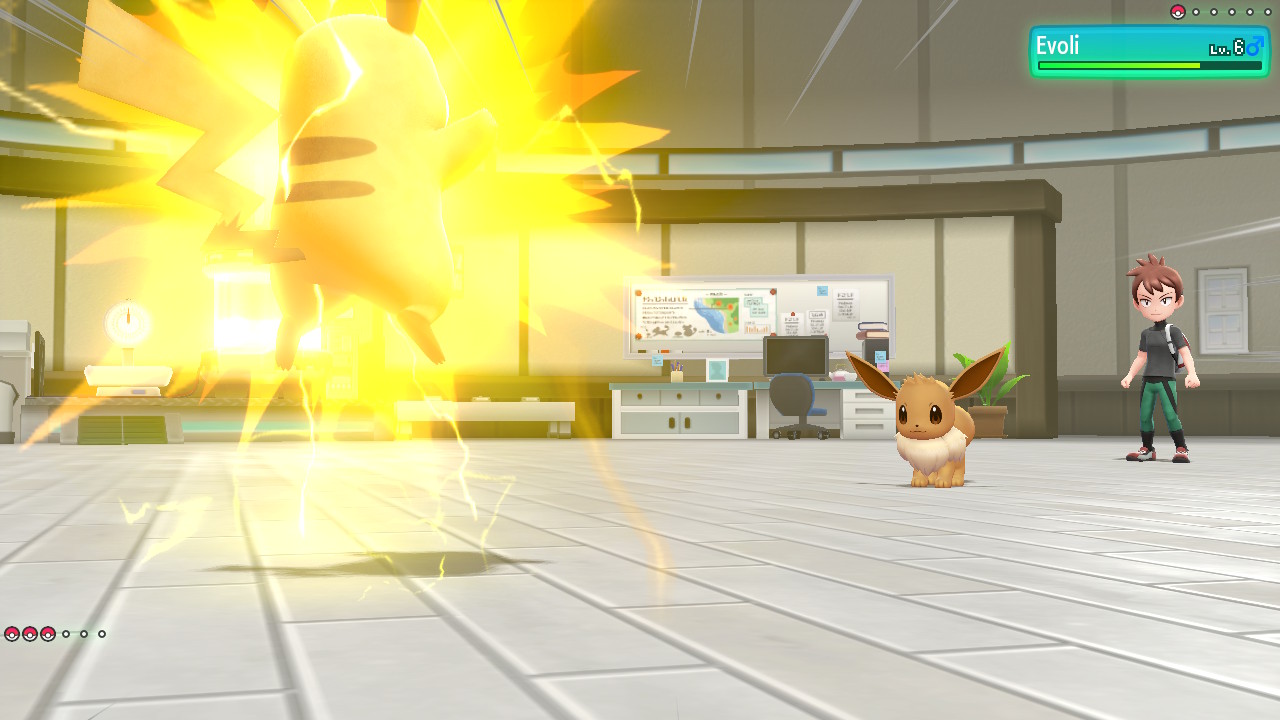
Task: Expand the fourth opponent ball slot
Action: (x=1232, y=12)
